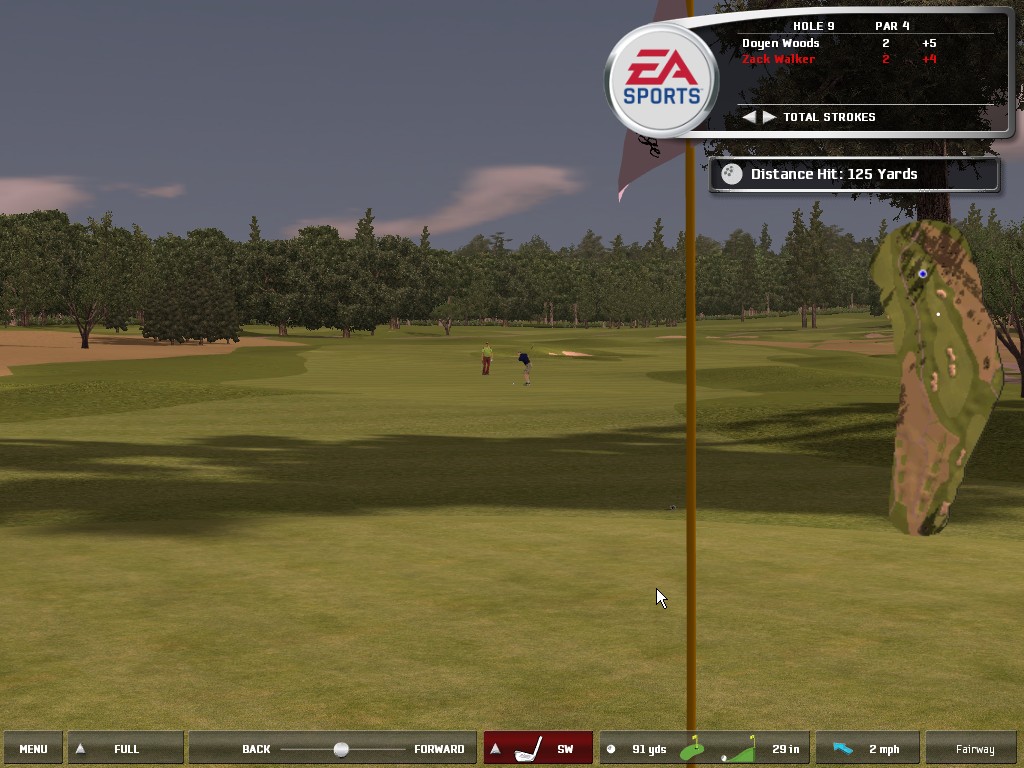The image size is (1024, 768).
Task: Change the FULL shot type selector
Action: pos(125,749)
